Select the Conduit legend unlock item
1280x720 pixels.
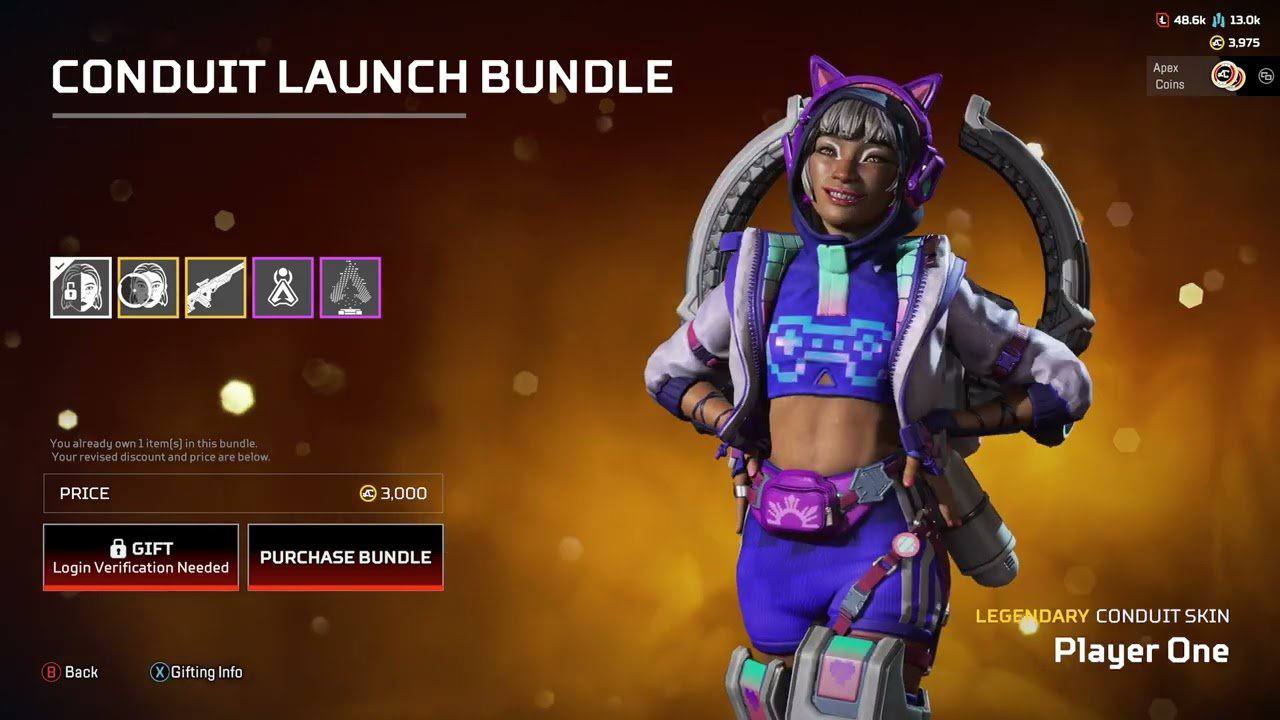pyautogui.click(x=81, y=288)
